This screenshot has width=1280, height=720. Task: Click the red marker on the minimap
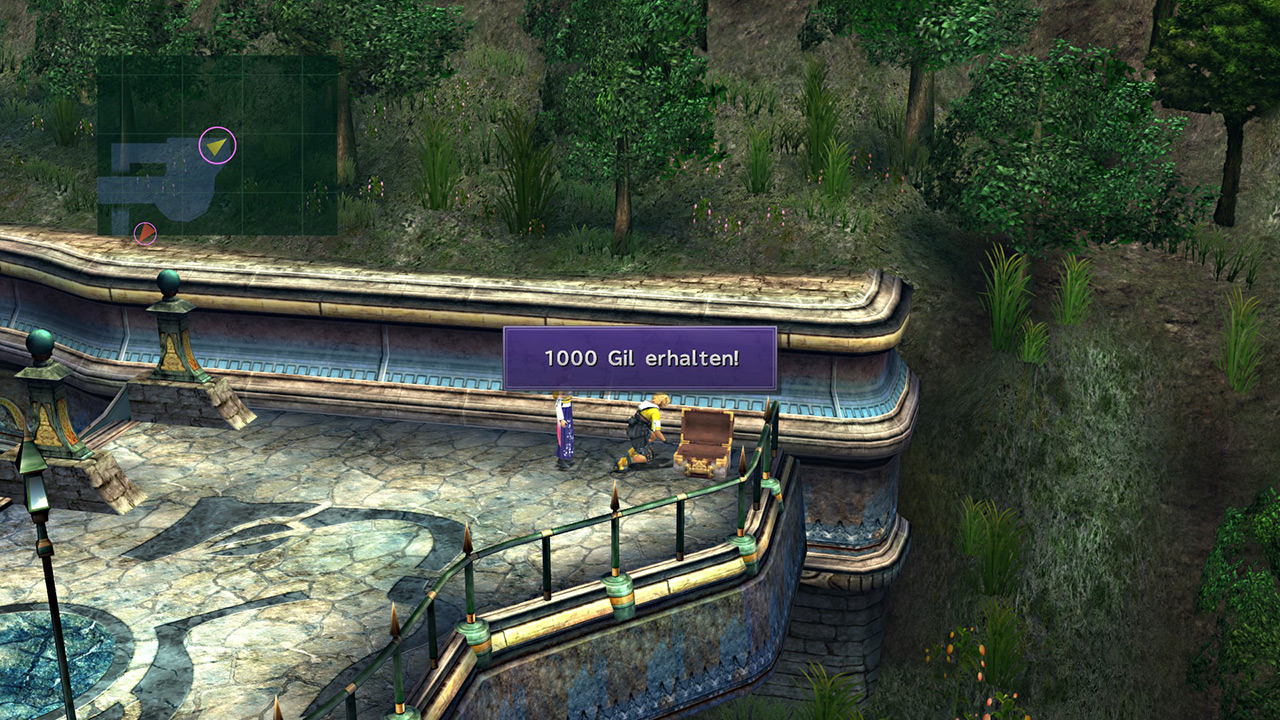point(145,234)
